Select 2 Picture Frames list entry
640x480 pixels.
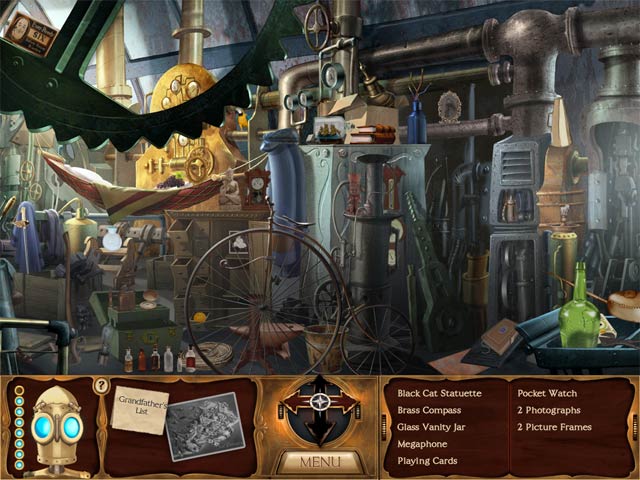click(554, 428)
